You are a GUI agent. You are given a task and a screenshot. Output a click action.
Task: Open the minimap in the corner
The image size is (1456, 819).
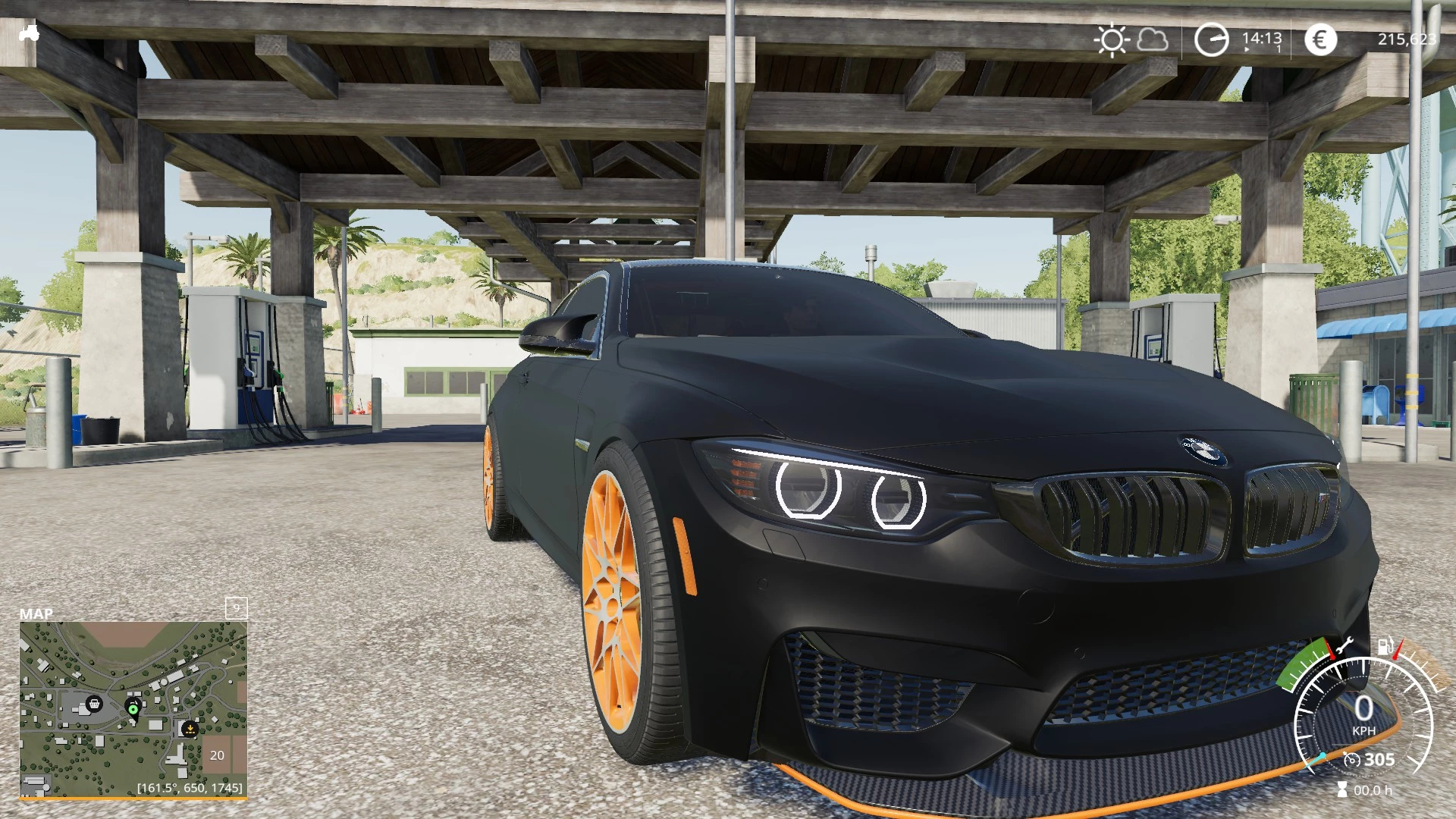click(133, 709)
